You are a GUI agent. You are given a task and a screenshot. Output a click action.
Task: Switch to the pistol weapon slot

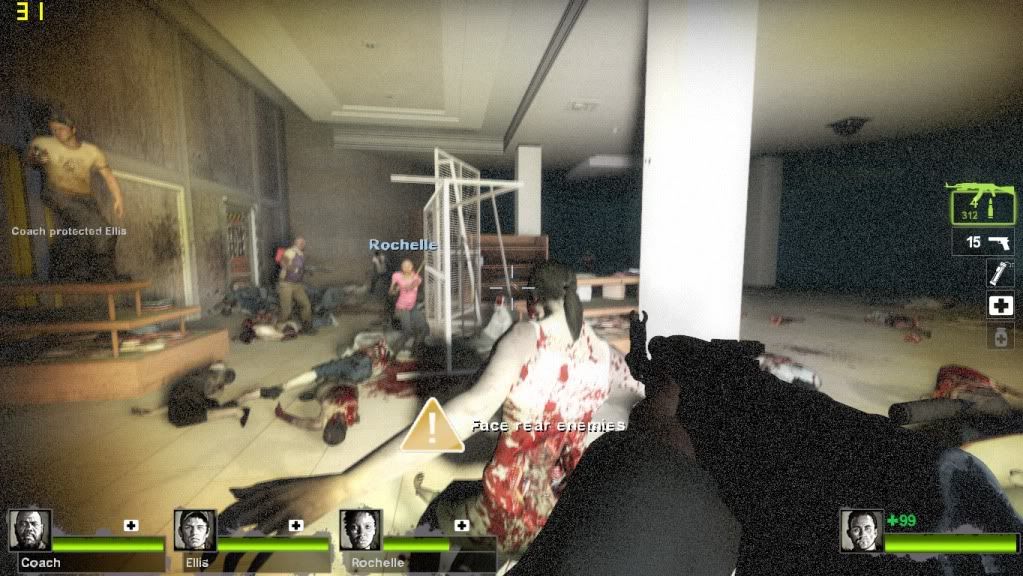(x=983, y=242)
